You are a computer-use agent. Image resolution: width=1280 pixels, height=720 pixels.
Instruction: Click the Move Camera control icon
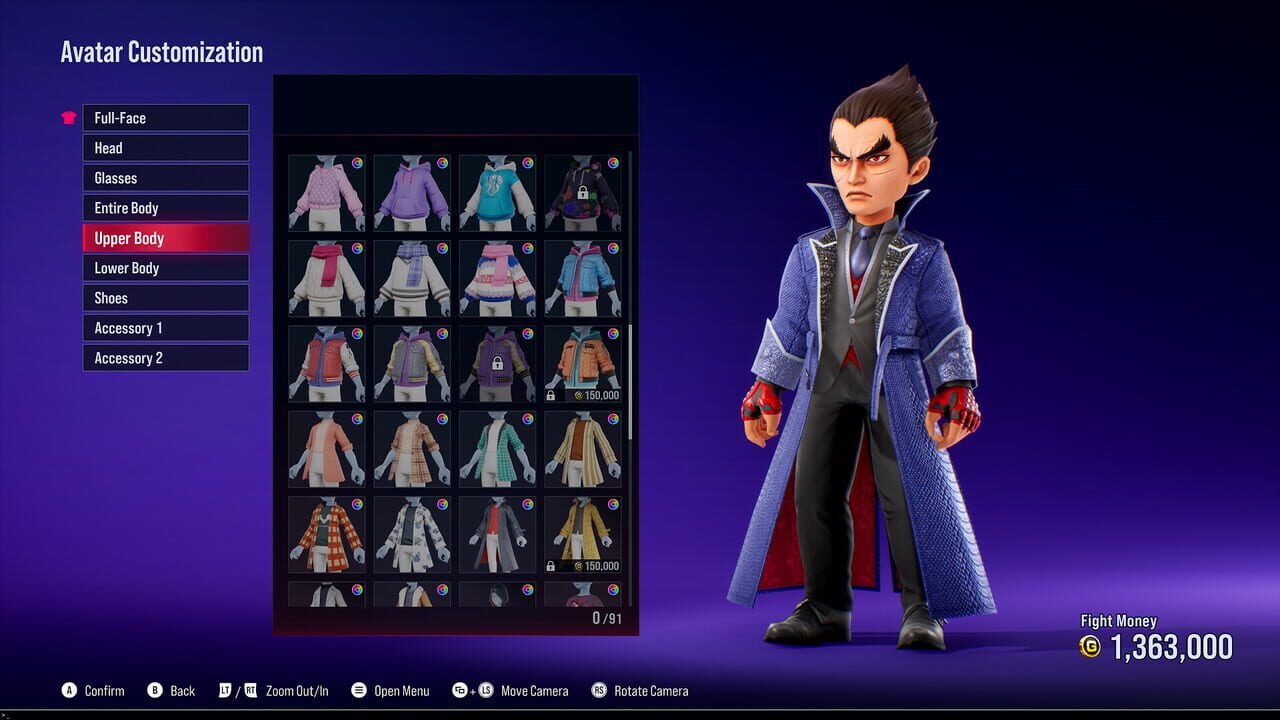click(470, 690)
